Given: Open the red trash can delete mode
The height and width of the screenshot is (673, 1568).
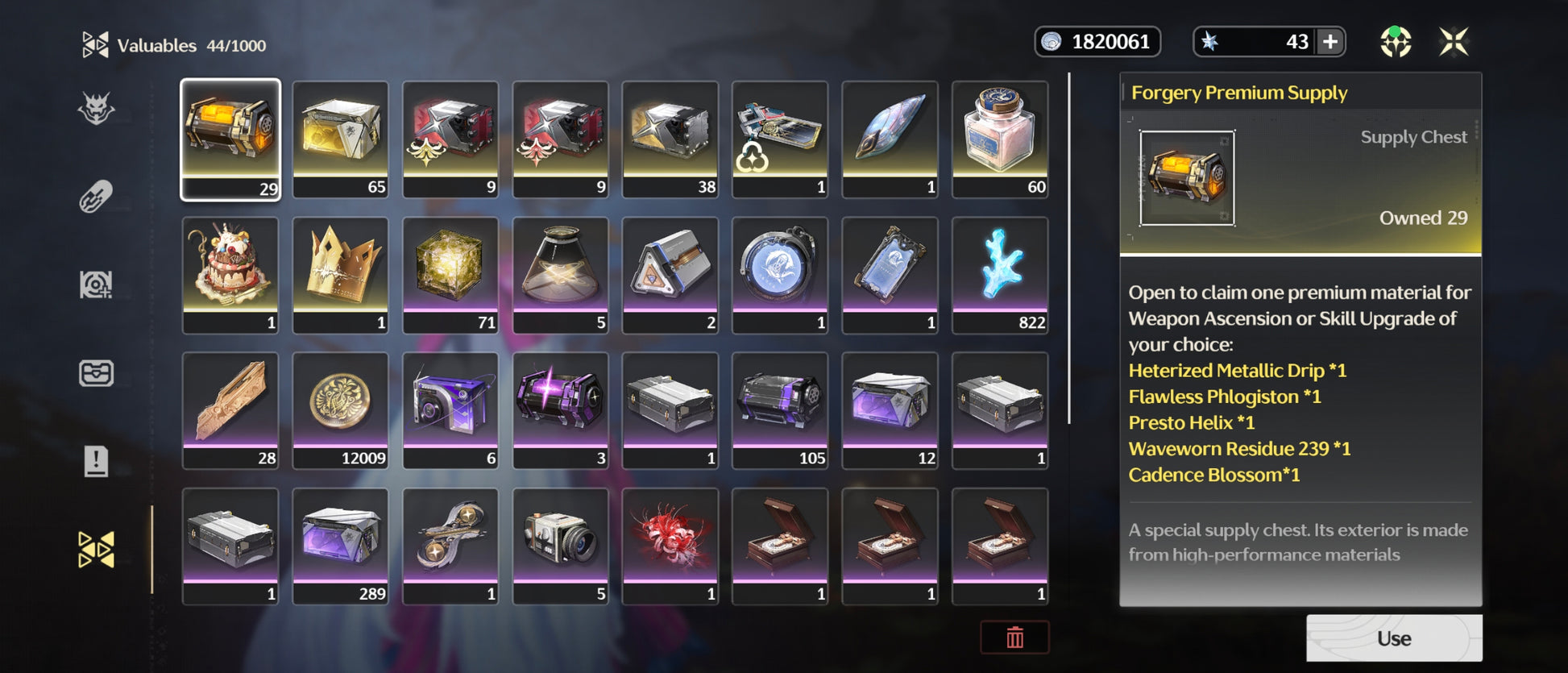Looking at the screenshot, I should pos(1014,638).
